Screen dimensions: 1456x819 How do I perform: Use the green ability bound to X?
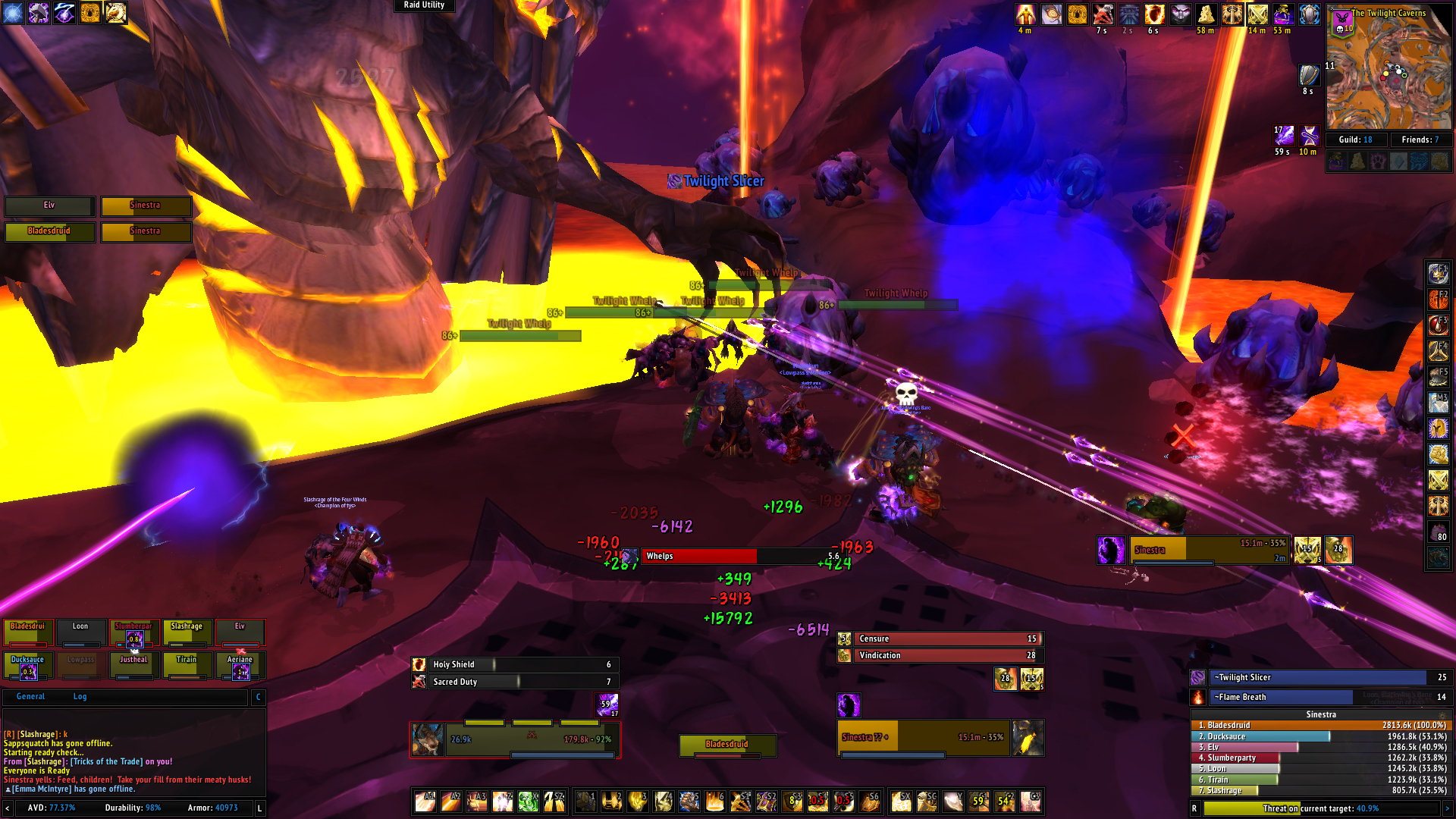coord(529,801)
